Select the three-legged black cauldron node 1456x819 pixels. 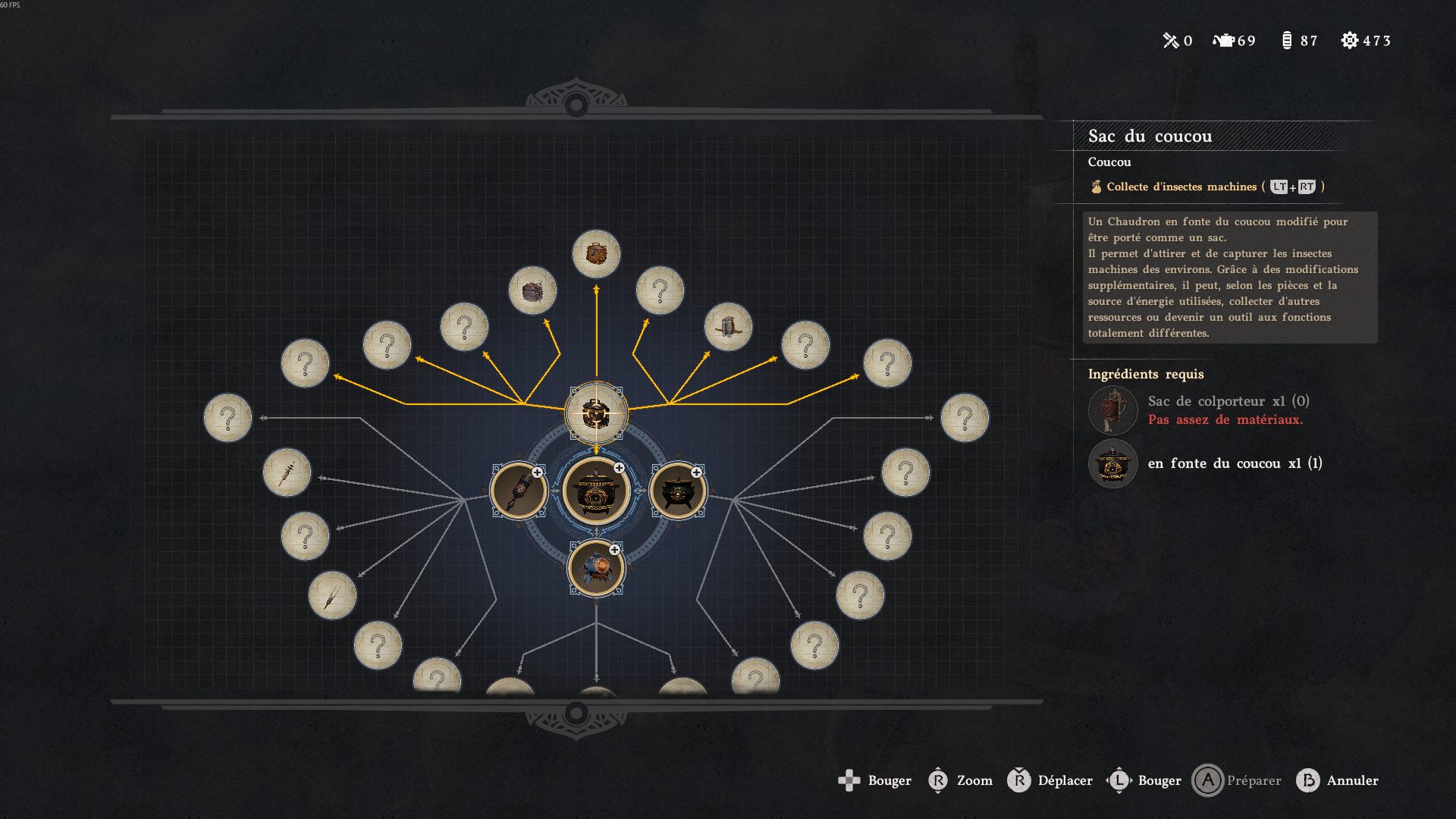pyautogui.click(x=678, y=491)
